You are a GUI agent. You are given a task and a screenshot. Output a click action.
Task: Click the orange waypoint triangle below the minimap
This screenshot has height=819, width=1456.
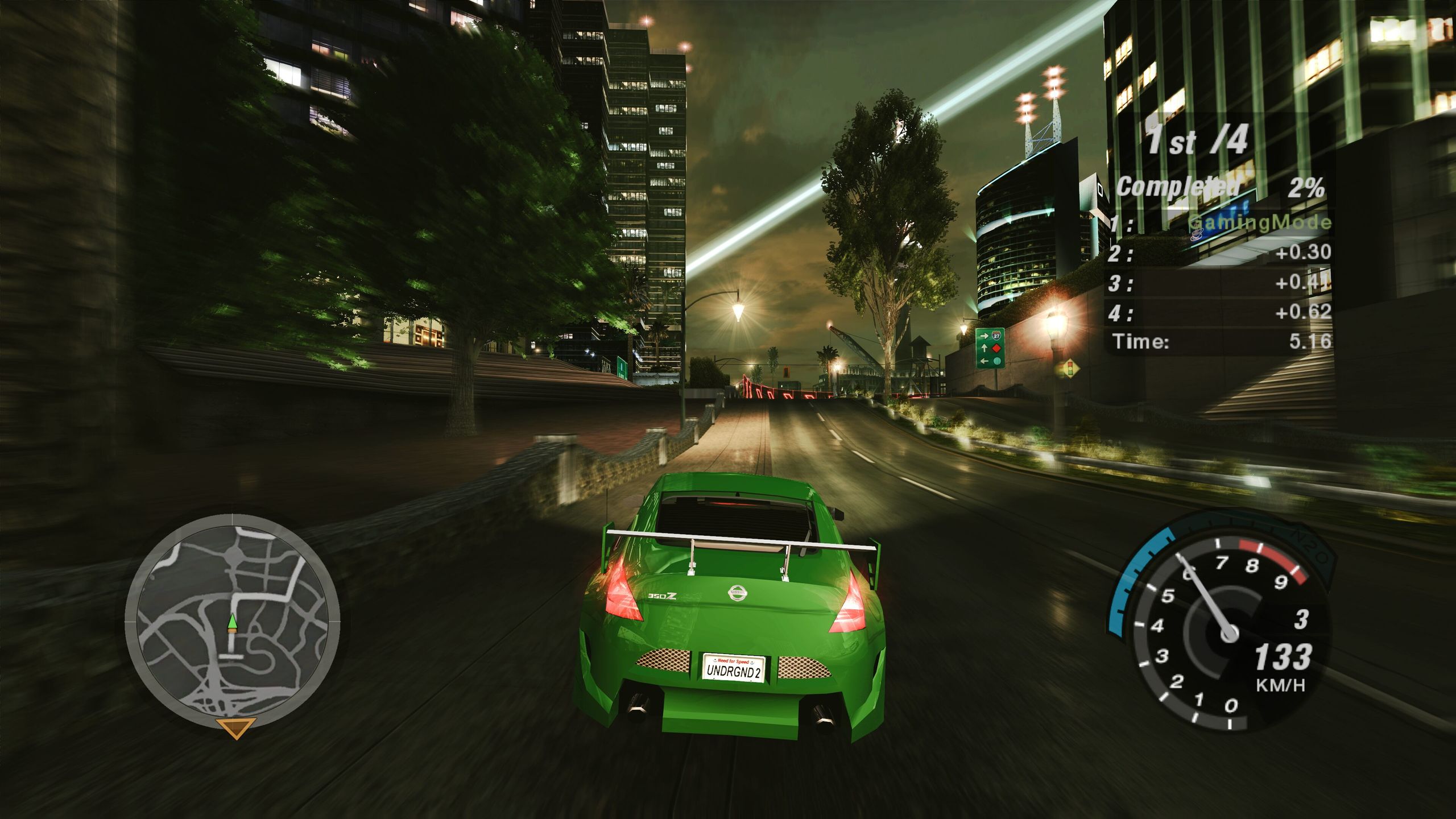(x=235, y=727)
